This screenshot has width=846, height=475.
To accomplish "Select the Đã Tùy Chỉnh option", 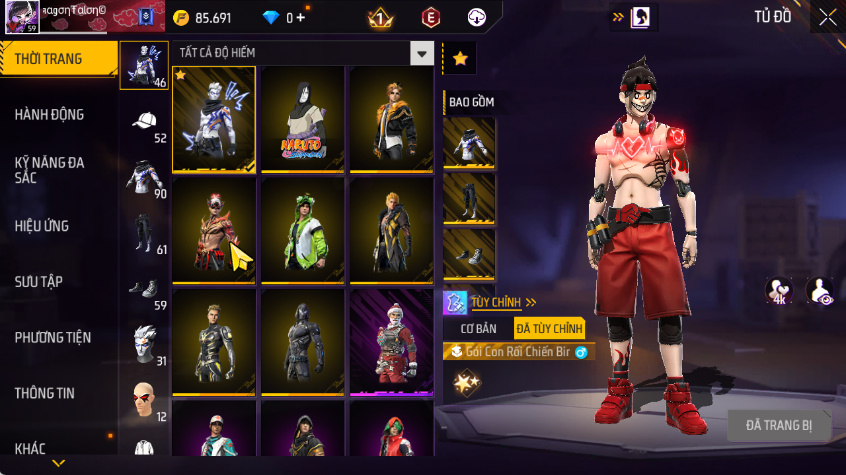I will [549, 328].
